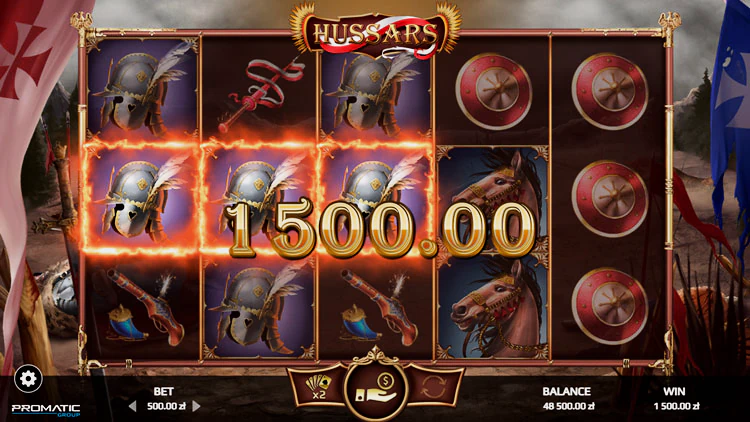This screenshot has height=422, width=750.
Task: Decrease the bet with the left arrow
Action: point(131,406)
